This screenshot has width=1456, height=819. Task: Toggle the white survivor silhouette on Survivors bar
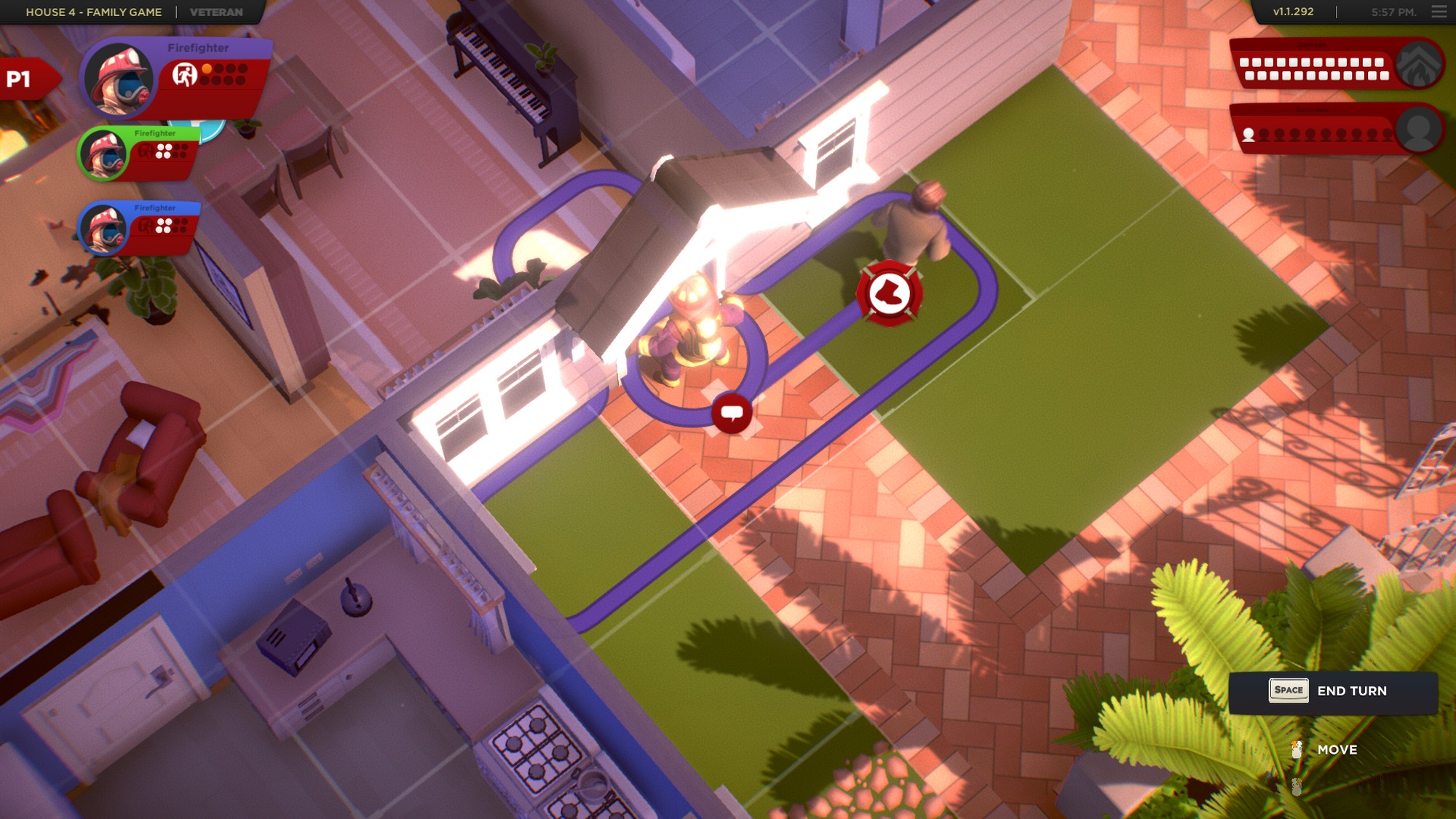click(x=1247, y=135)
